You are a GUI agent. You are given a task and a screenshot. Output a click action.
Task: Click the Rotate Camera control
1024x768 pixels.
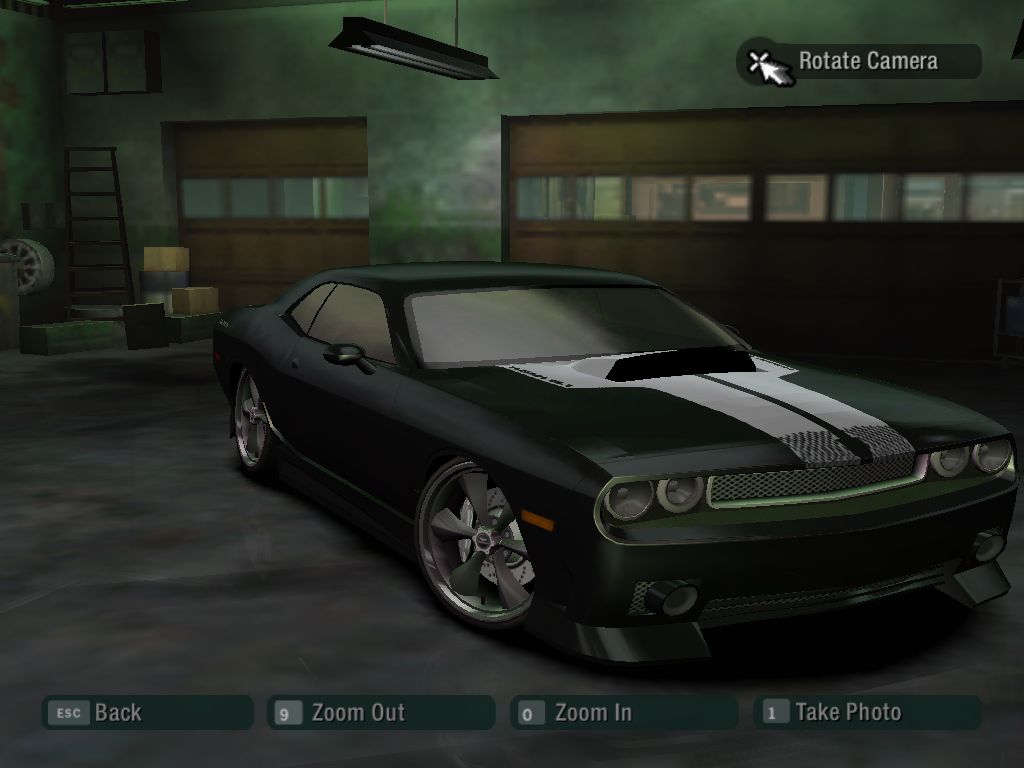pyautogui.click(x=860, y=62)
